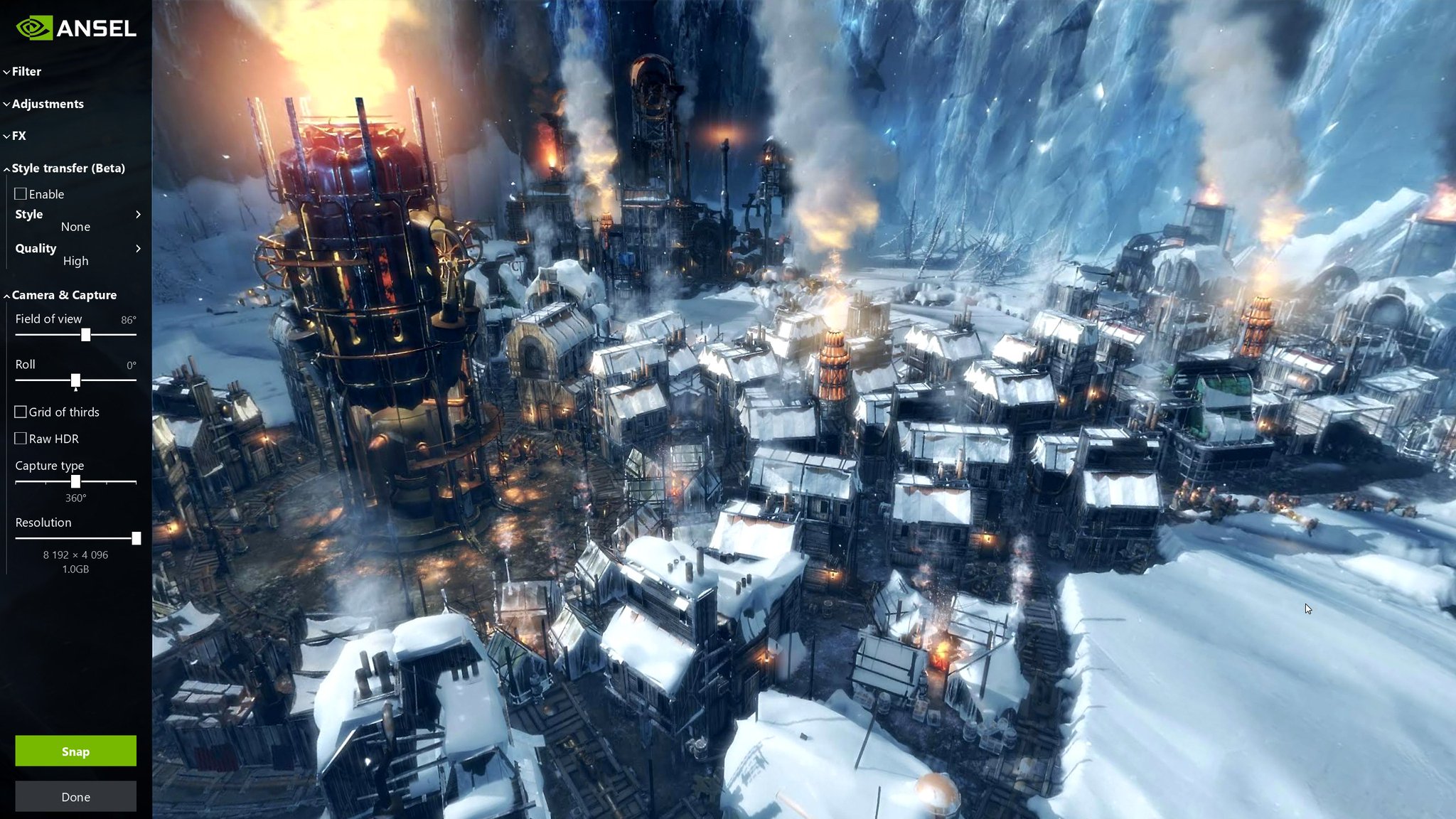
Task: Click the 8192 × 4096 resolution readout
Action: [x=75, y=555]
